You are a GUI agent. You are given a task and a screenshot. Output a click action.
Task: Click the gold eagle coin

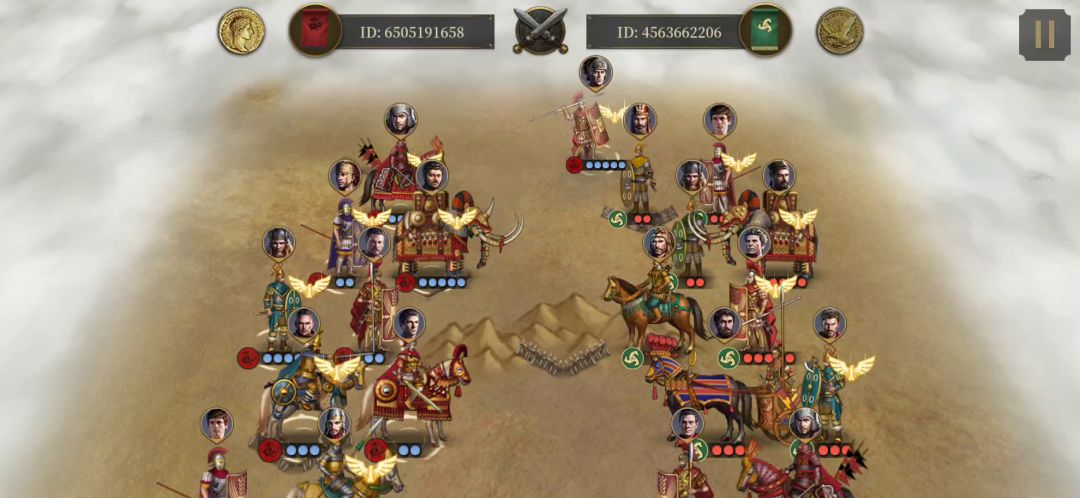pyautogui.click(x=839, y=31)
